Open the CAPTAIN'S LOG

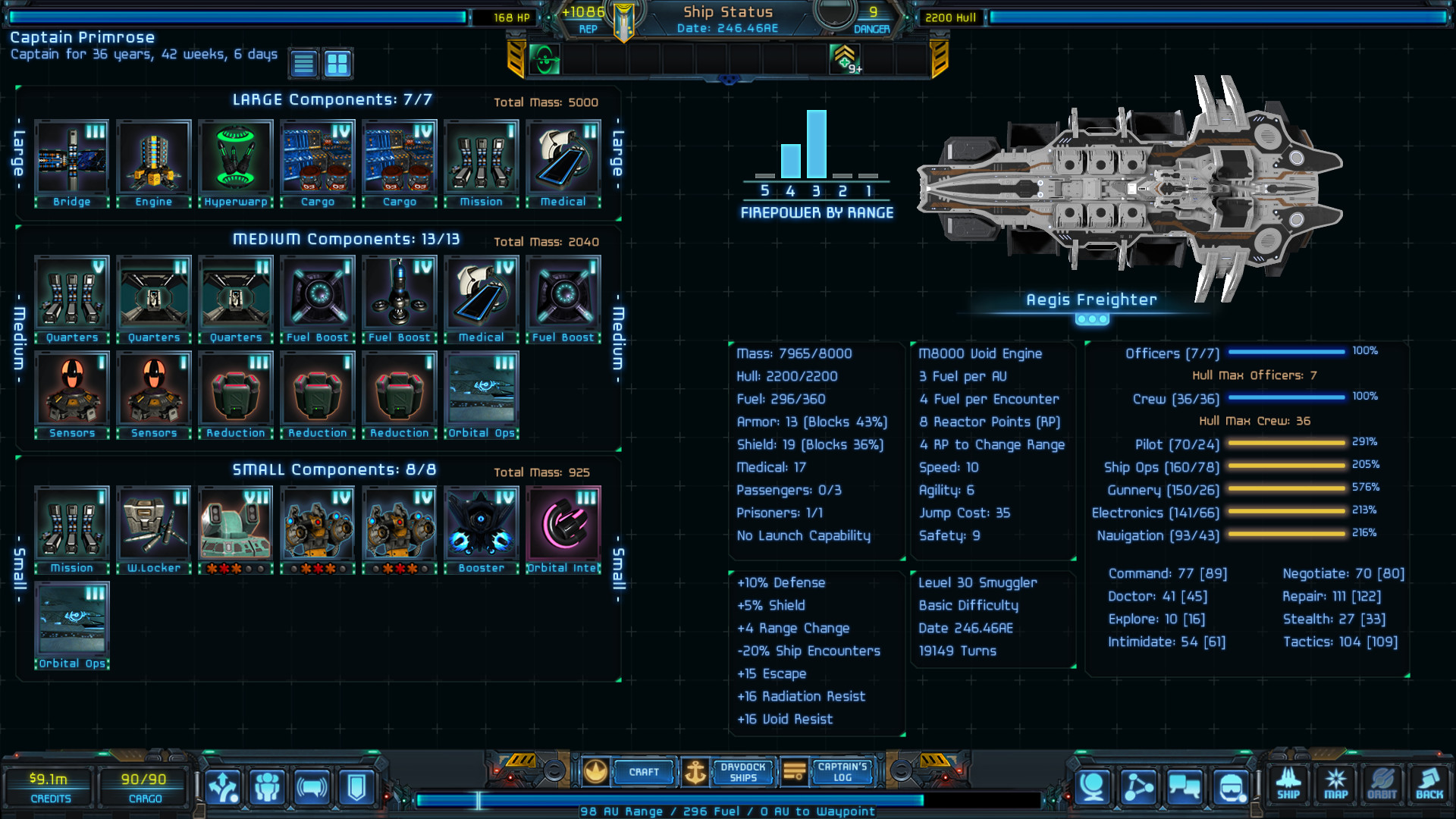pos(842,772)
